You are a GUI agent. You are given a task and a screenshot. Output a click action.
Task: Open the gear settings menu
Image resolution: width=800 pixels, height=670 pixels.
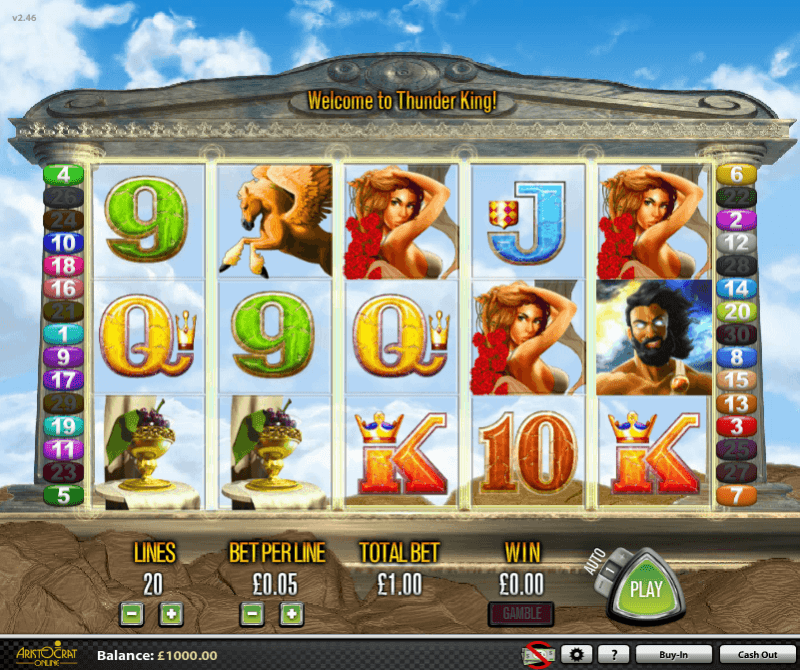click(x=575, y=655)
